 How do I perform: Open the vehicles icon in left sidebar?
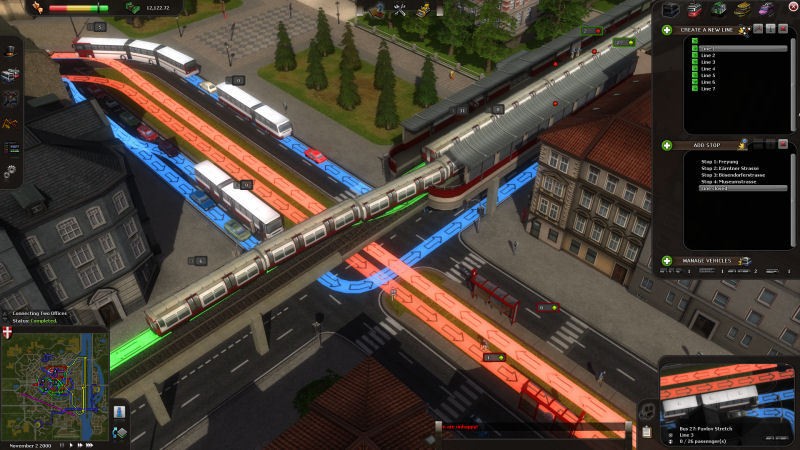pos(10,76)
